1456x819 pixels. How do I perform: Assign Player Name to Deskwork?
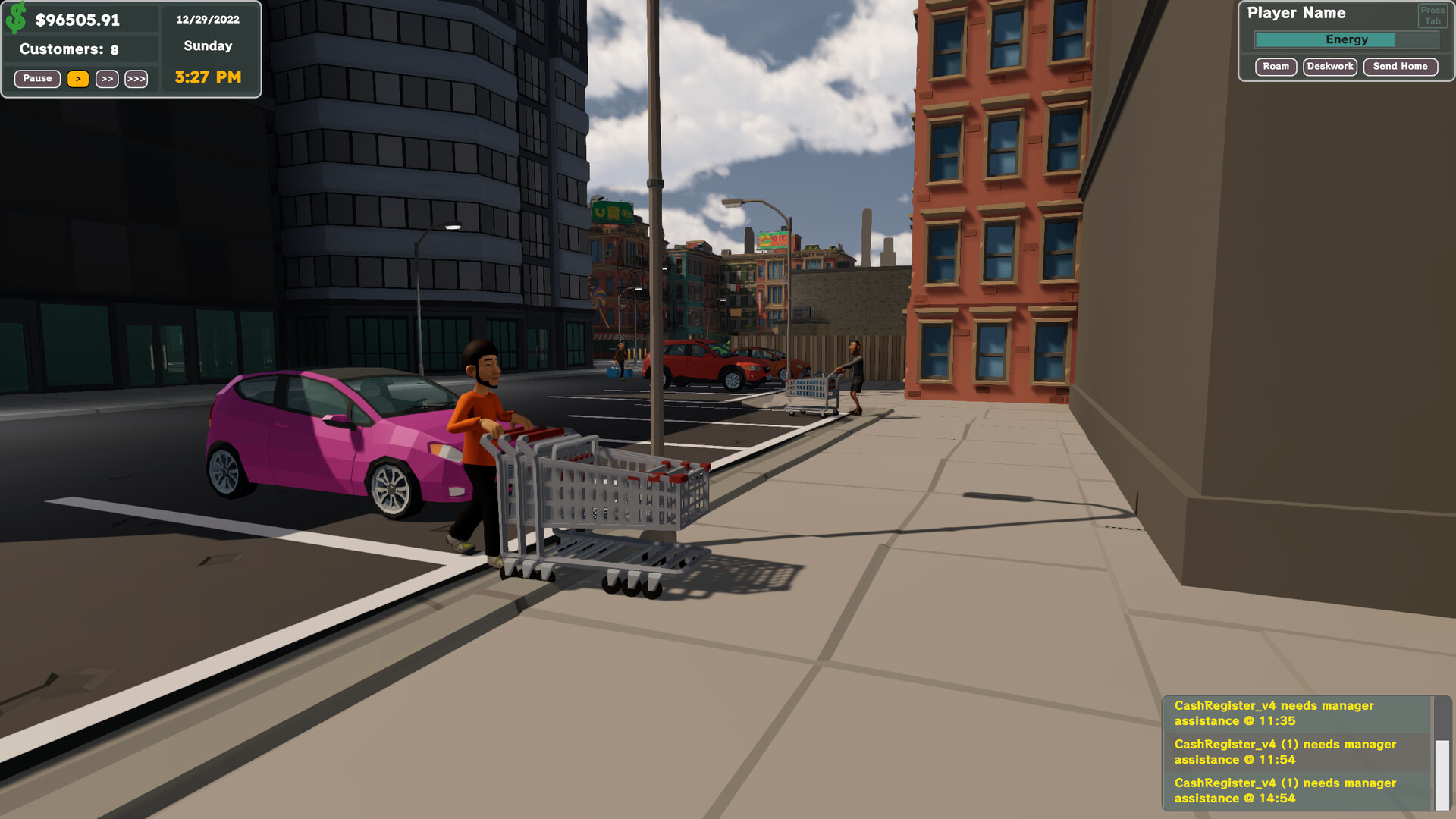click(1329, 66)
